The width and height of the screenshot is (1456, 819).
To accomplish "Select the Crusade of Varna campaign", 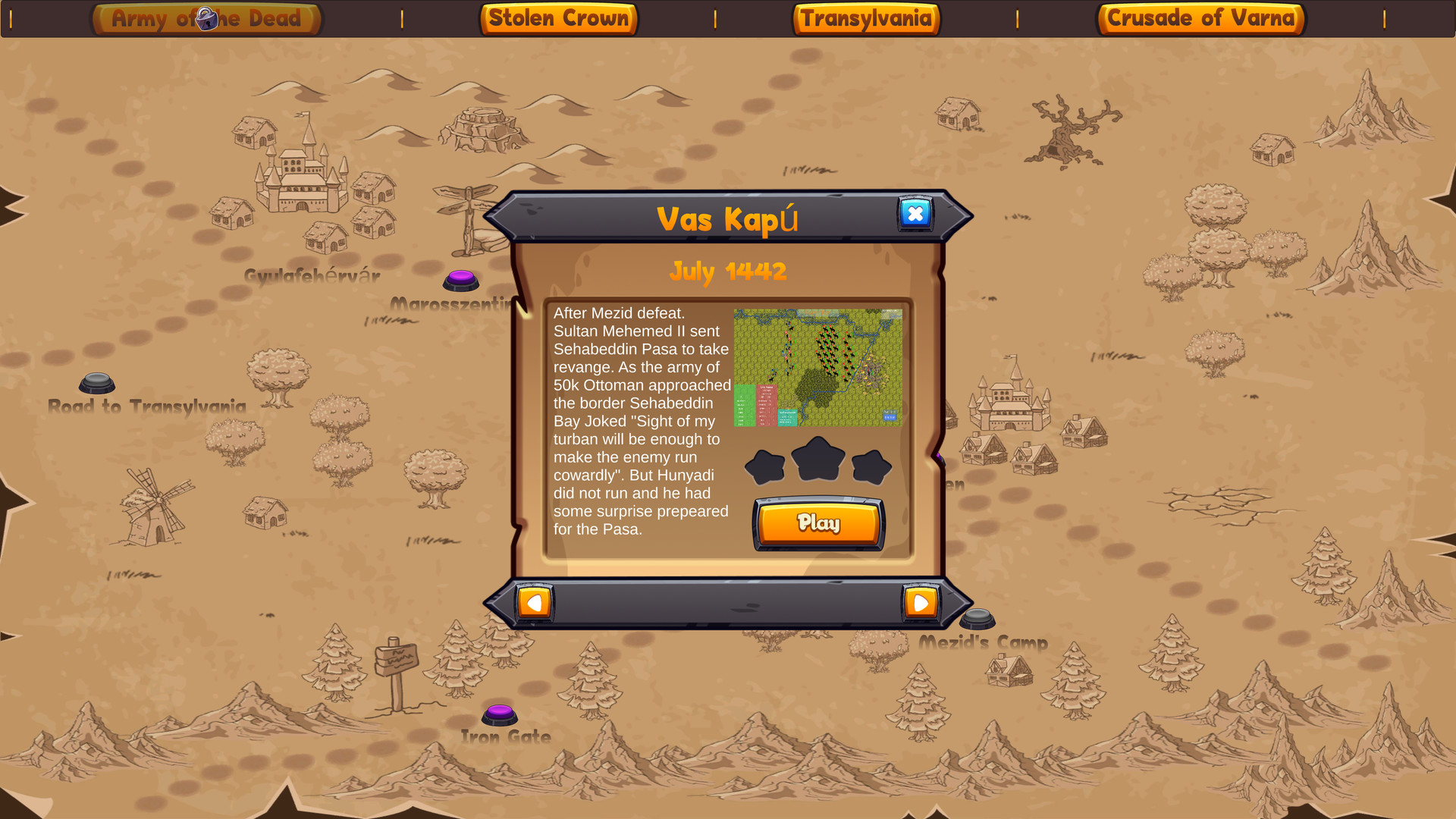I will (1200, 18).
